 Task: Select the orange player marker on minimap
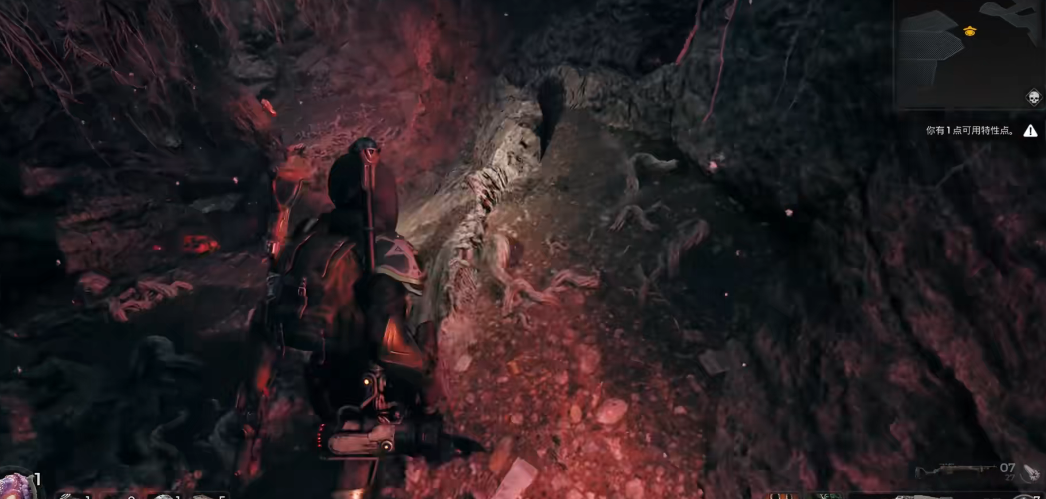(x=968, y=32)
